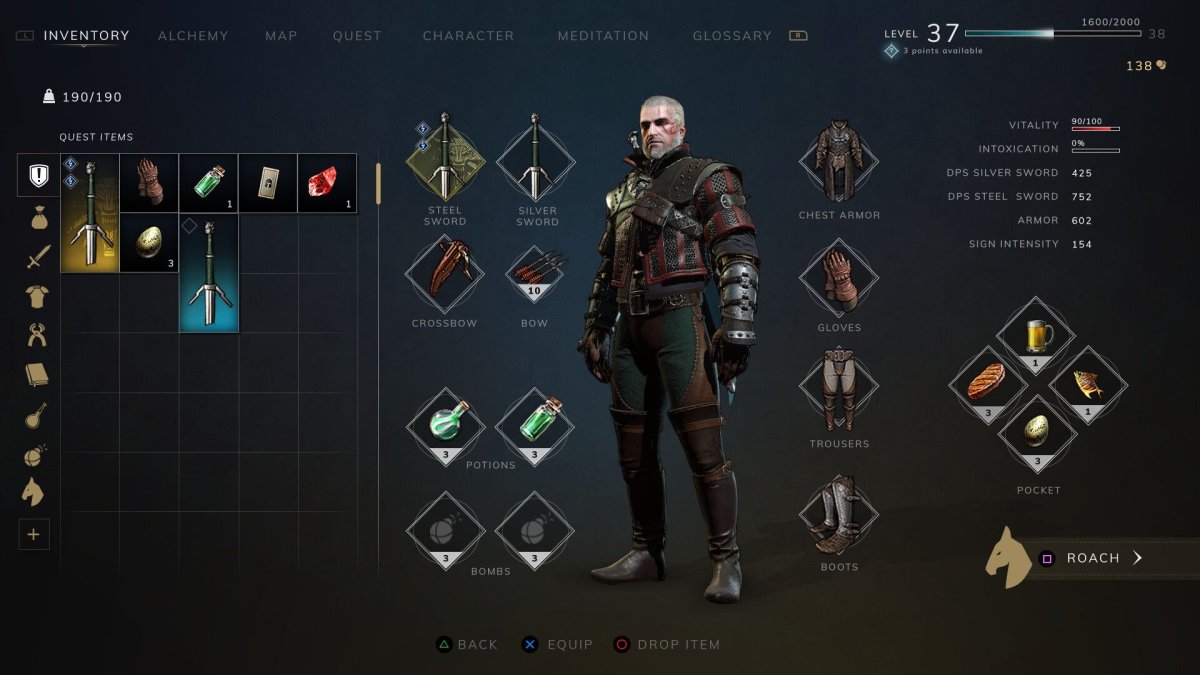Viewport: 1200px width, 675px height.
Task: Open the Map tab
Action: [281, 36]
